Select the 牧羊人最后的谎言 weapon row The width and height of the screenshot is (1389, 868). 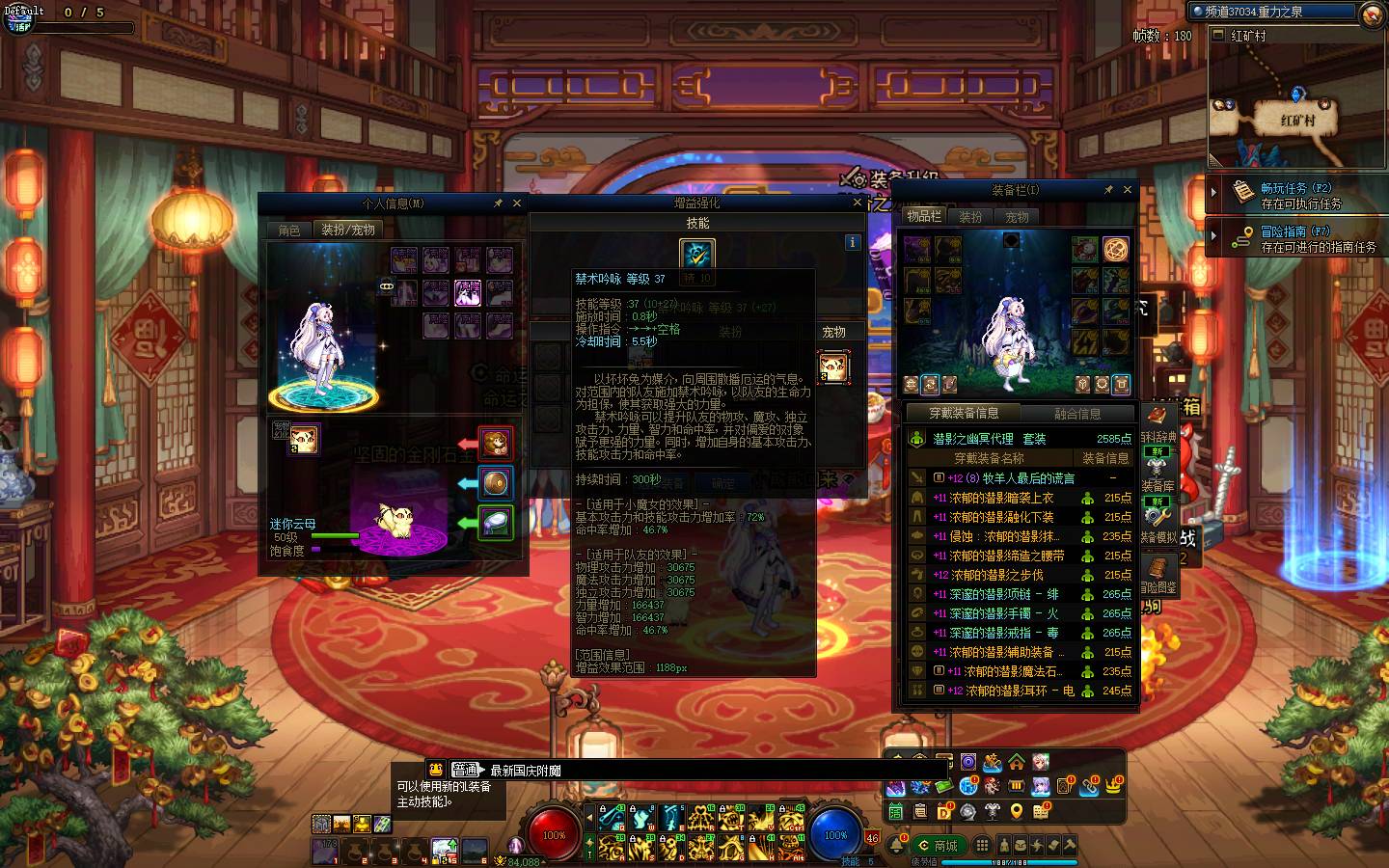(1011, 478)
